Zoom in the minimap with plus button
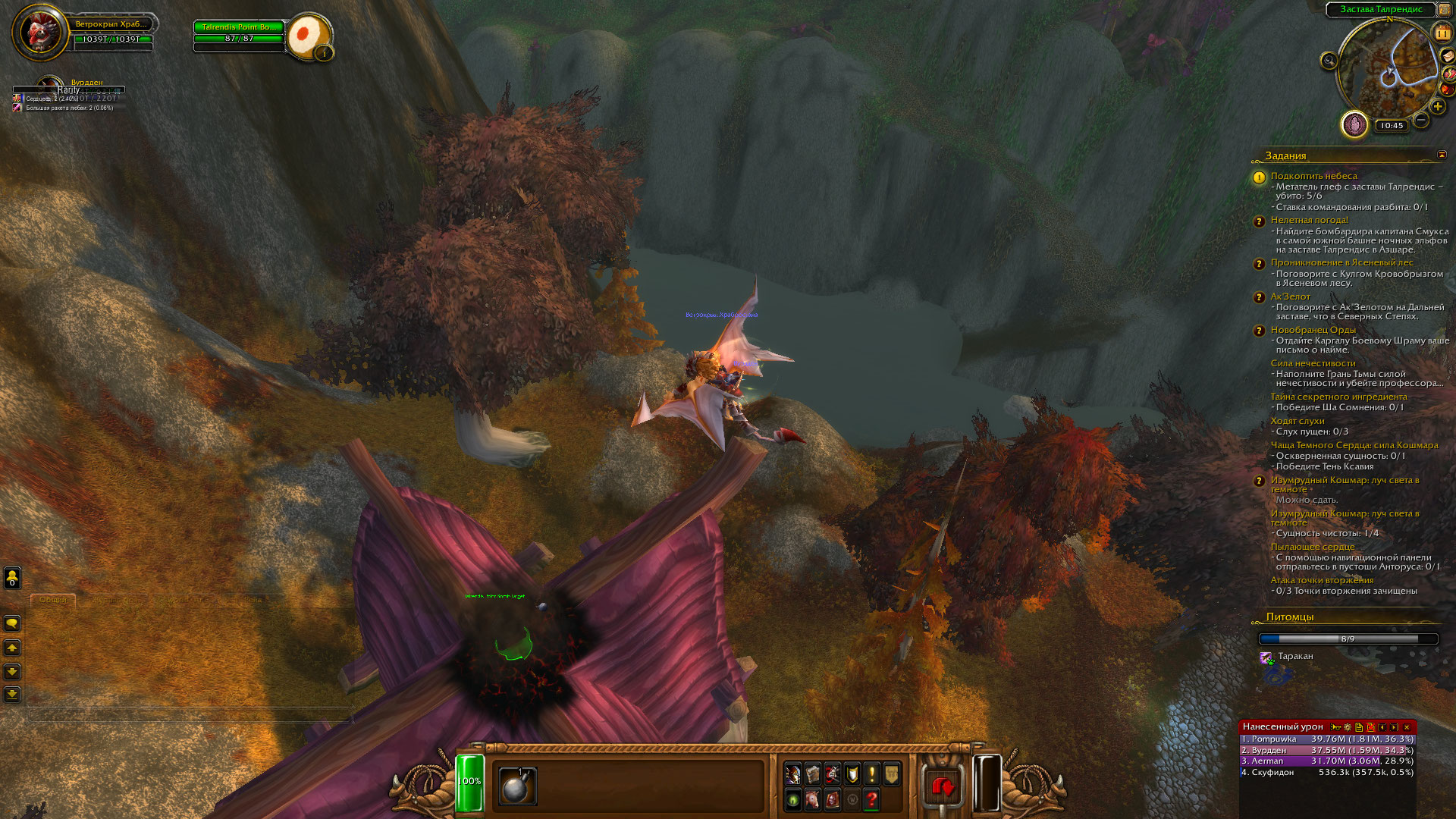The width and height of the screenshot is (1456, 819). point(1438,107)
